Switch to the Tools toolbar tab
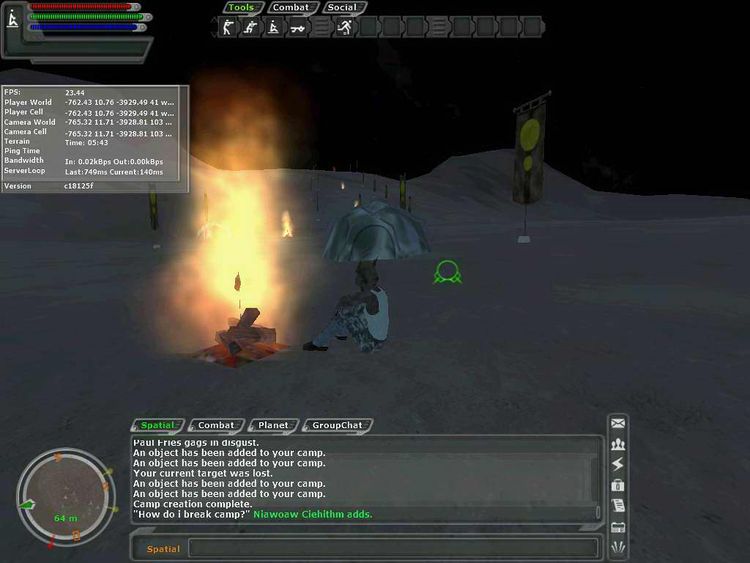This screenshot has height=563, width=750. click(x=241, y=7)
